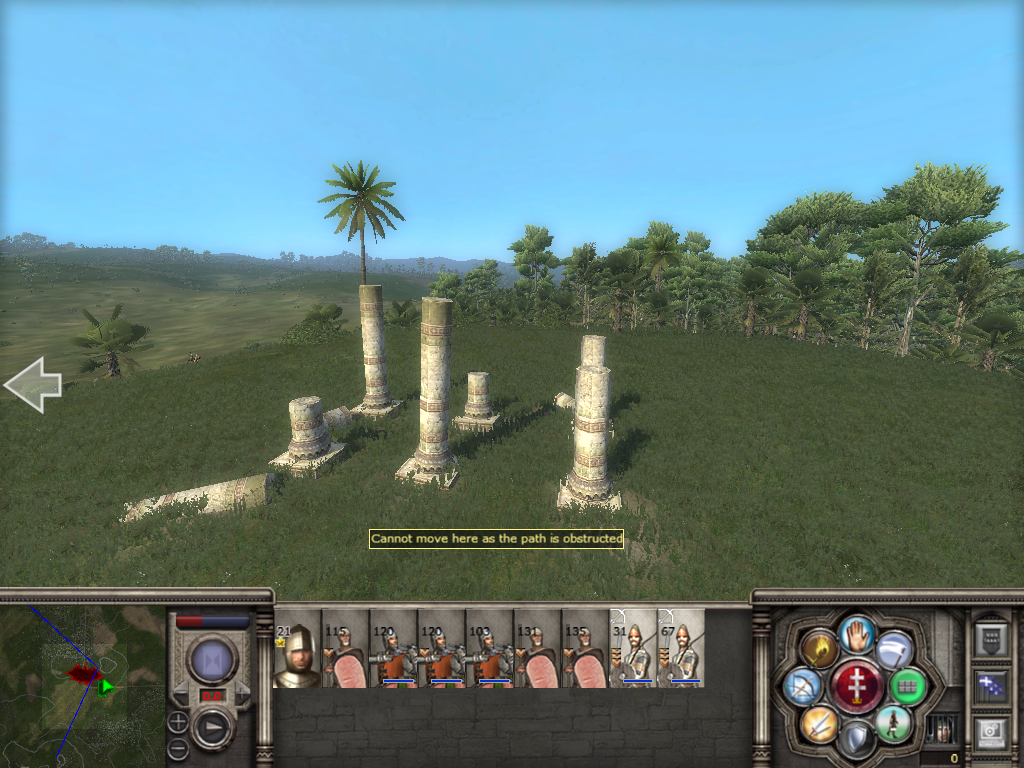This screenshot has height=768, width=1024.
Task: Choose the archer unit card with 31 men
Action: click(x=633, y=649)
